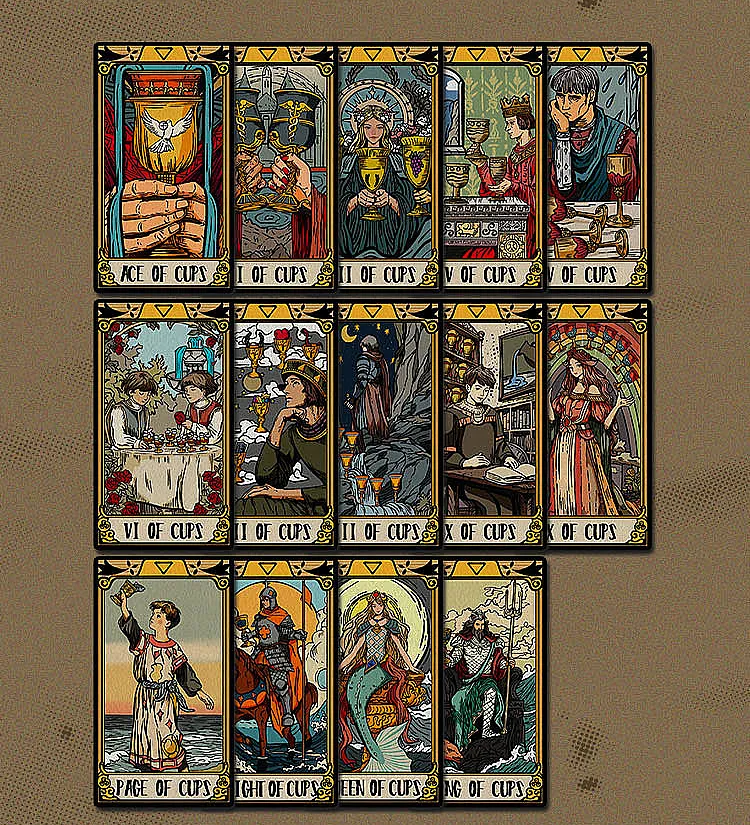Select the King of Cups card
The image size is (750, 825).
pyautogui.click(x=492, y=681)
